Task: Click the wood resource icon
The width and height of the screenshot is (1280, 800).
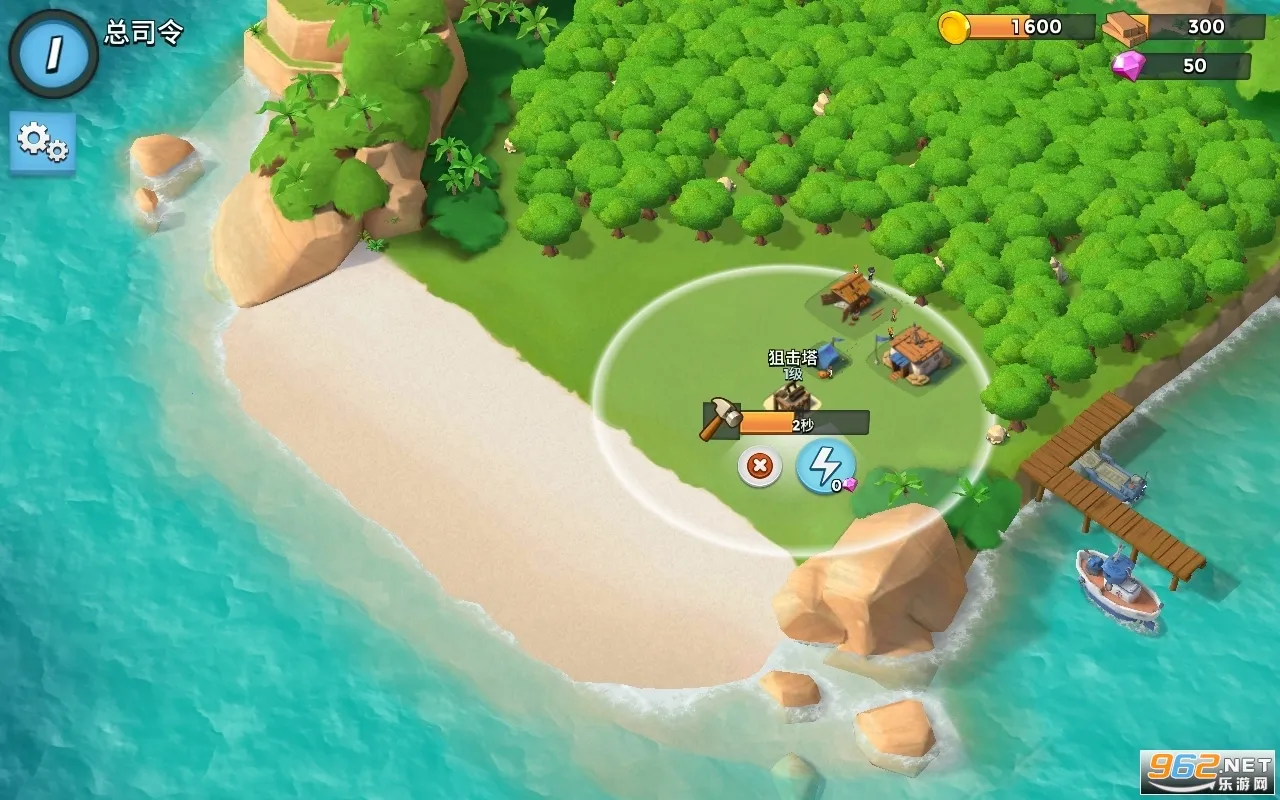Action: (x=1125, y=29)
